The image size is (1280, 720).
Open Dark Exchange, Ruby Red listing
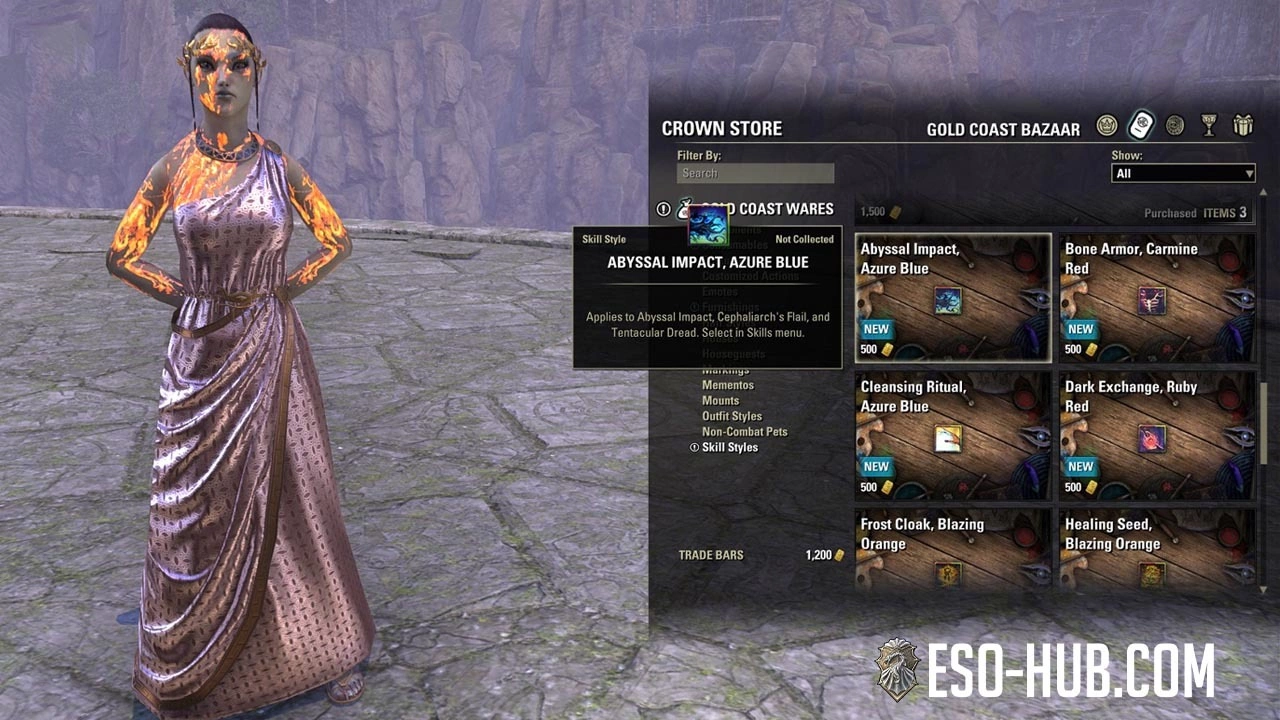[x=1156, y=436]
